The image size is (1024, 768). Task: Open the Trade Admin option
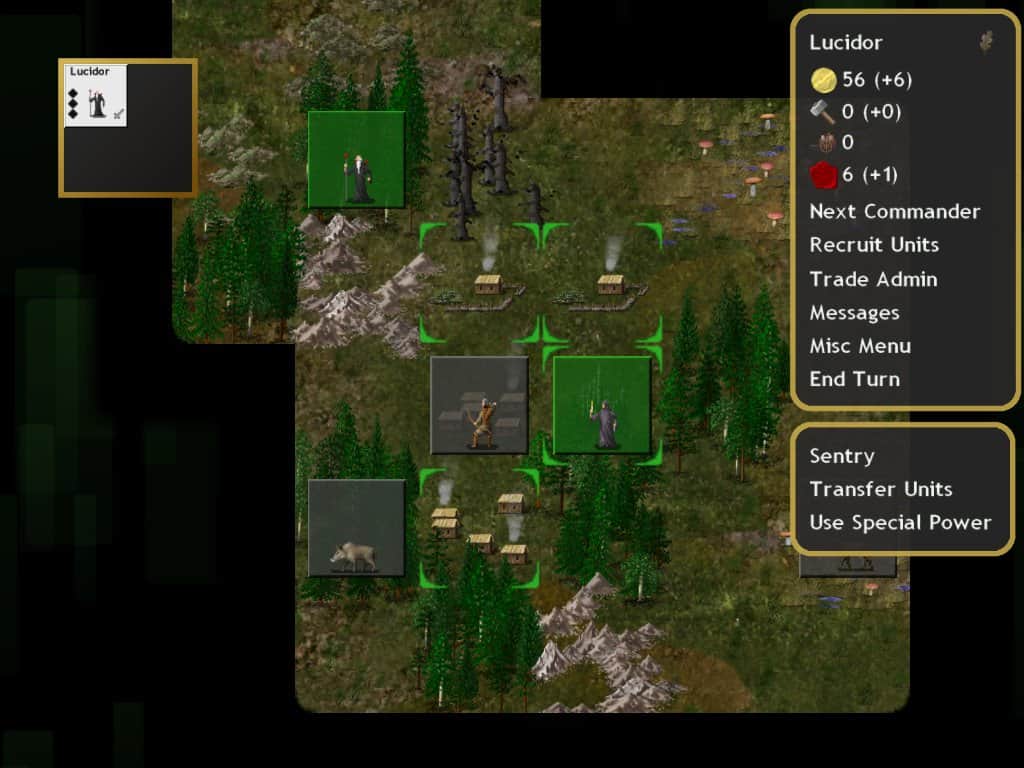tap(873, 279)
